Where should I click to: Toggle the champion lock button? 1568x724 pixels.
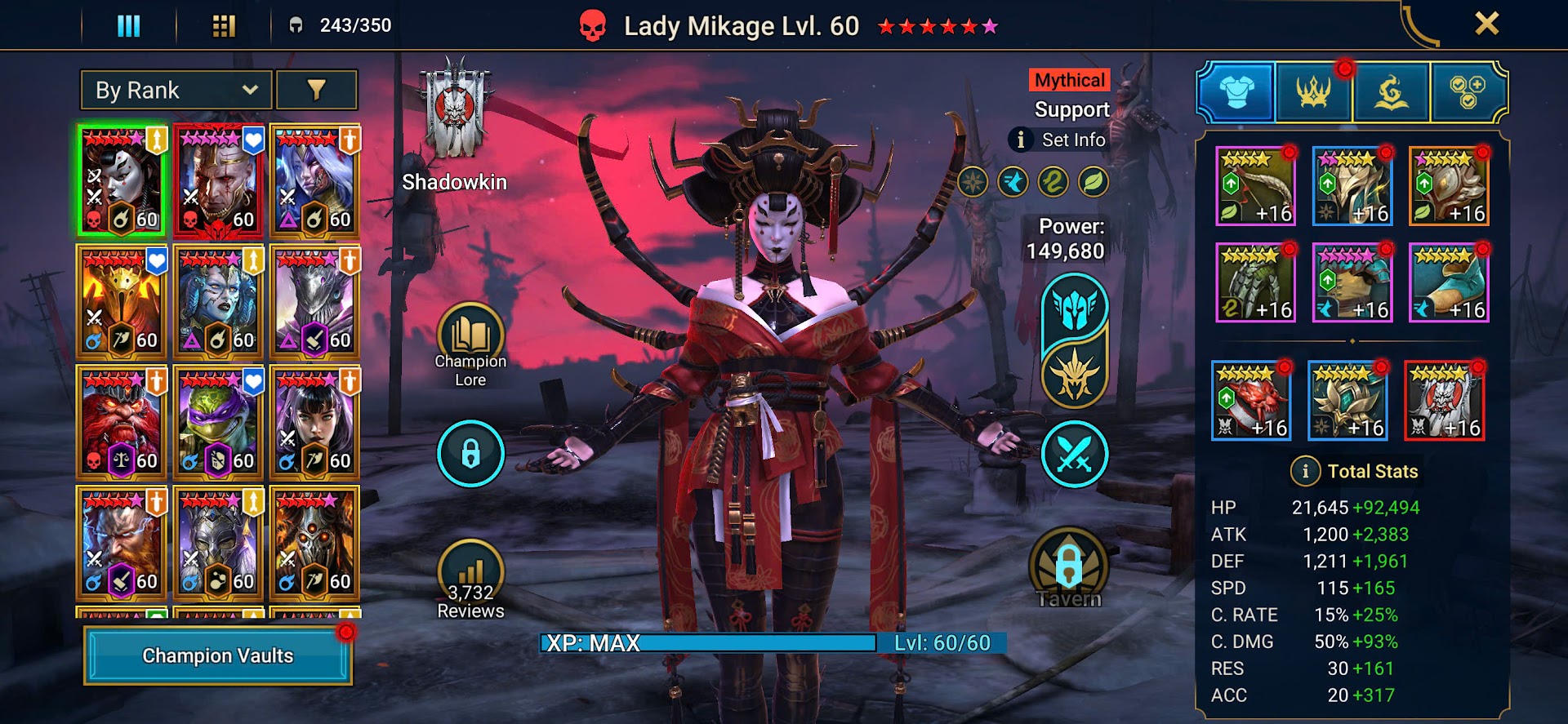click(x=470, y=454)
